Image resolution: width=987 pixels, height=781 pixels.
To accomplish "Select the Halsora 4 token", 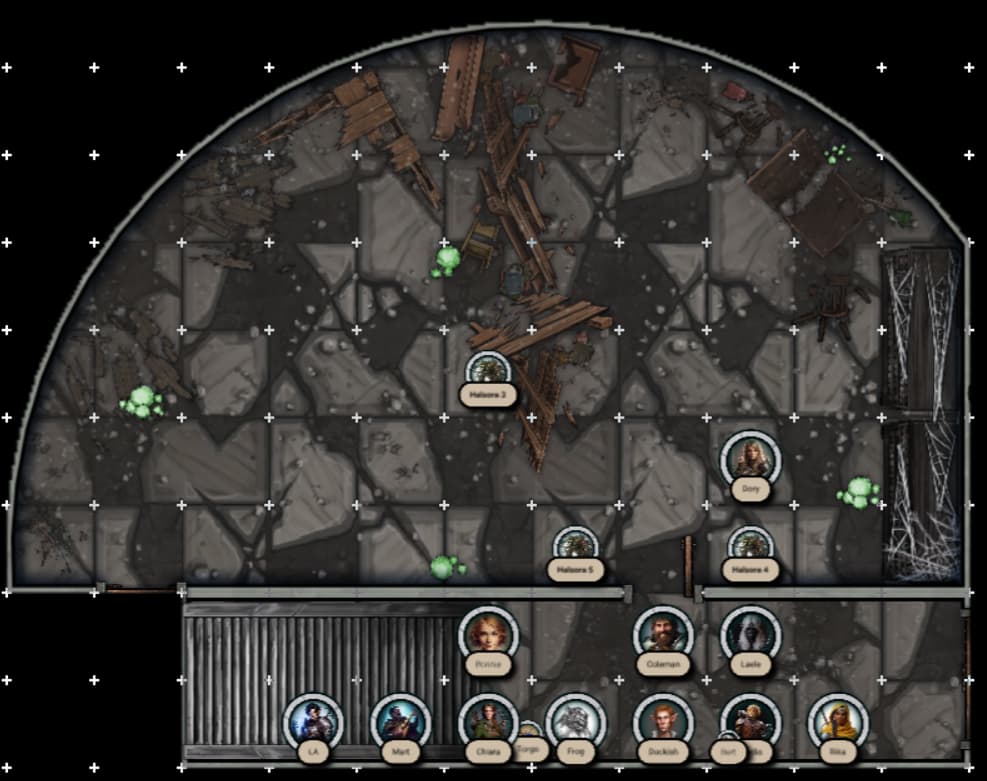I will point(750,547).
